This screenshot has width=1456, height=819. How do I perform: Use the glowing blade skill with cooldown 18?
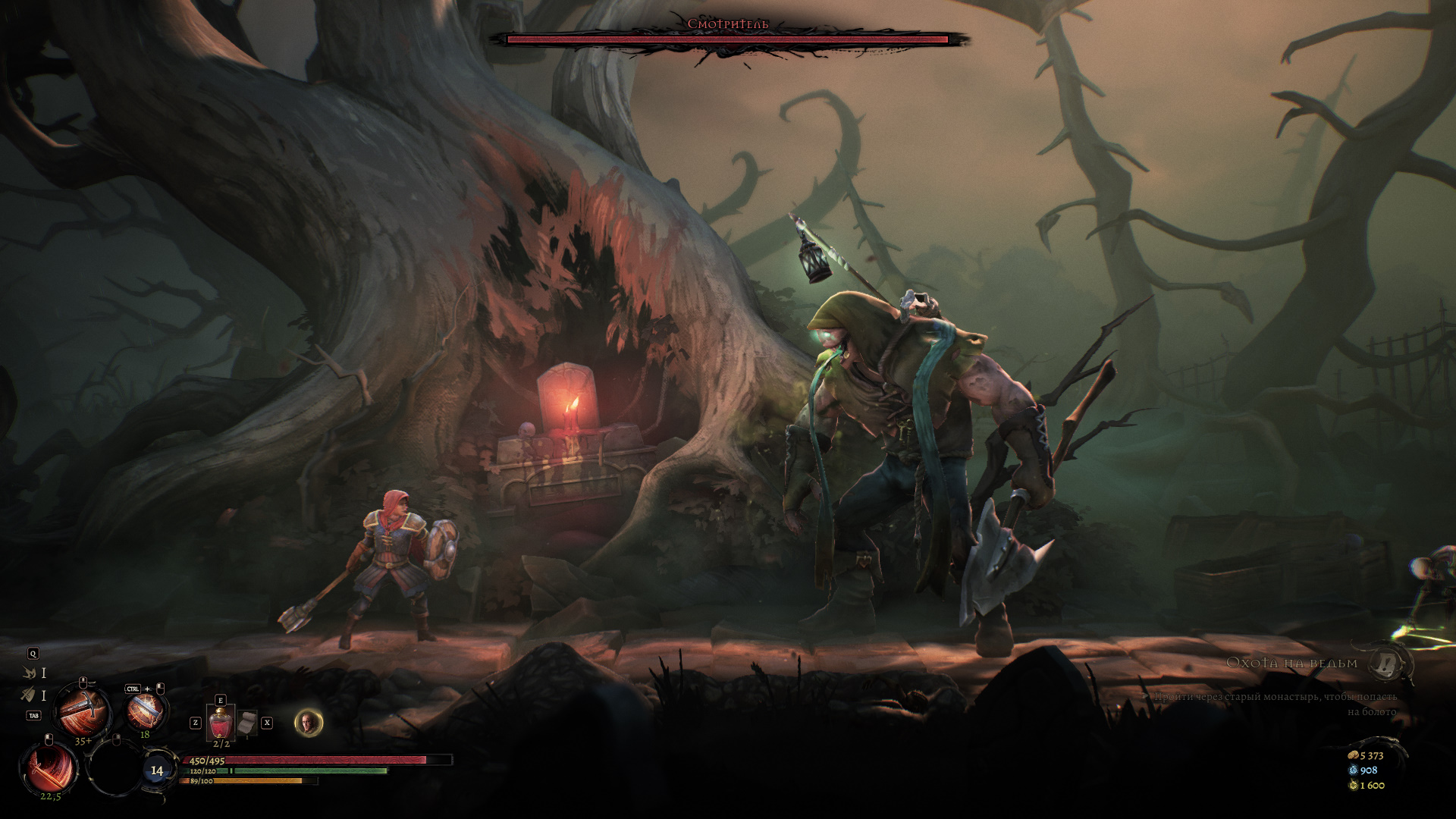(146, 711)
